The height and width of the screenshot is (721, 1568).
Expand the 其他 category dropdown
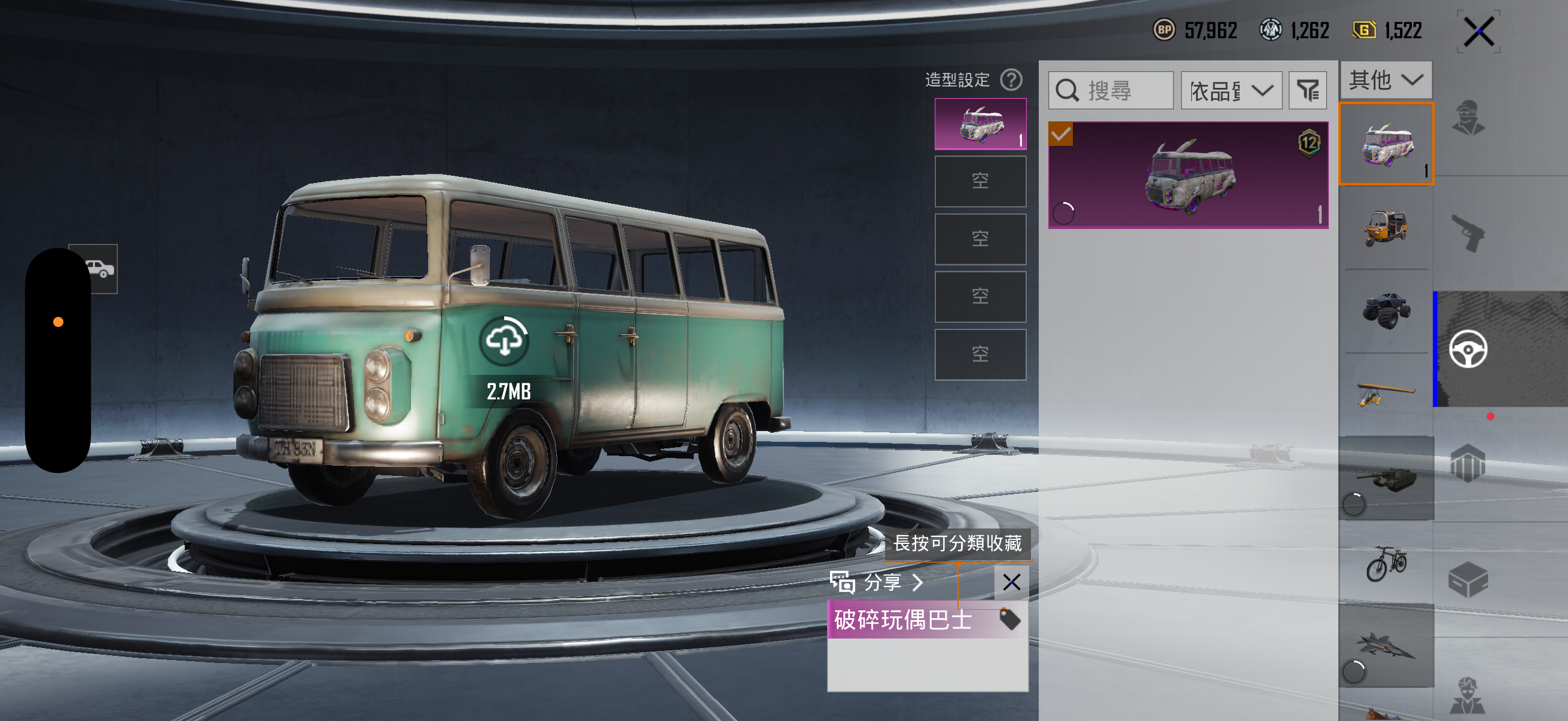pyautogui.click(x=1386, y=80)
